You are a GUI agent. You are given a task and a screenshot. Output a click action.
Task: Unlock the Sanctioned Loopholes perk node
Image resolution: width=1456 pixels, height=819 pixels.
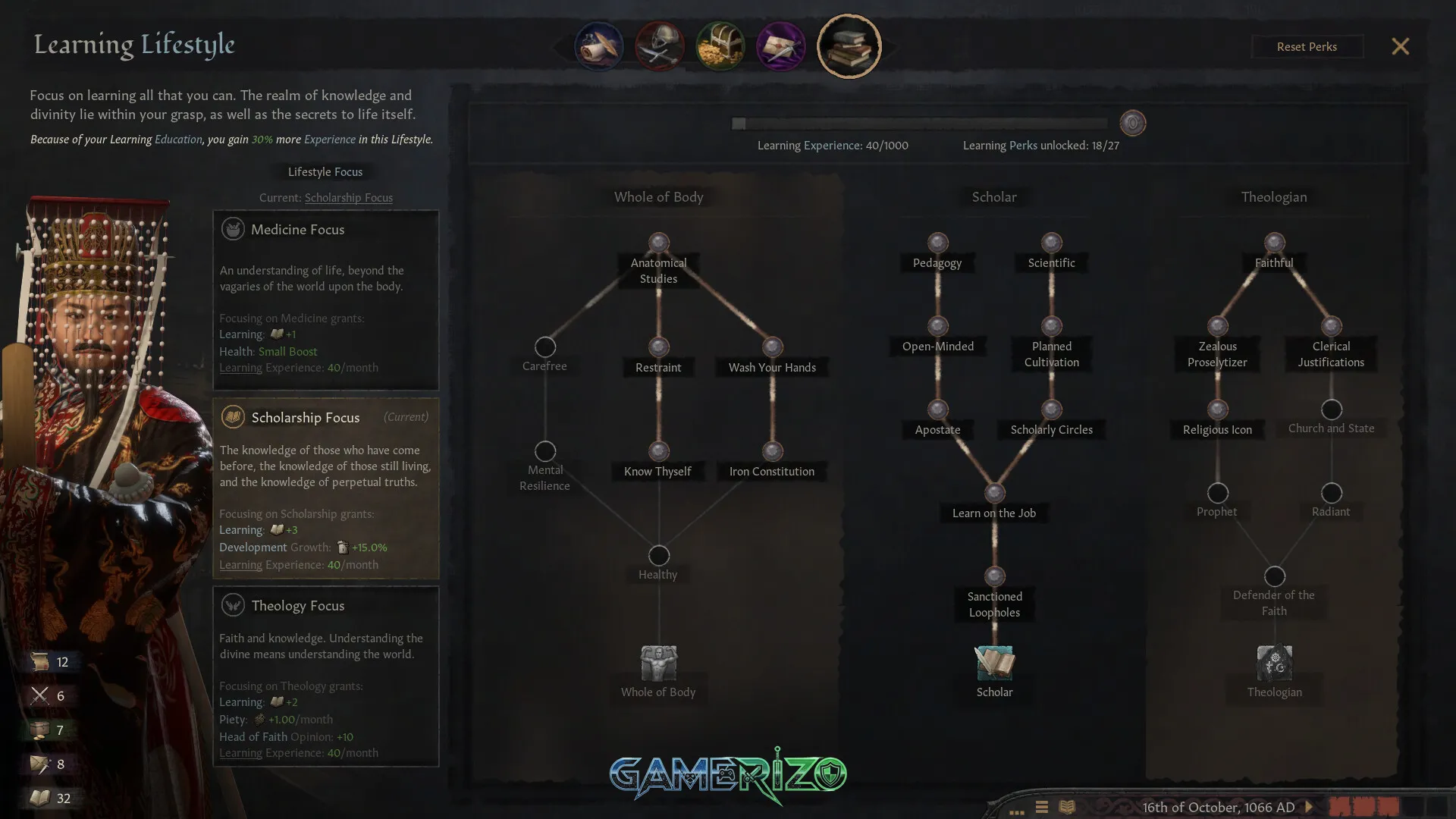pos(993,574)
